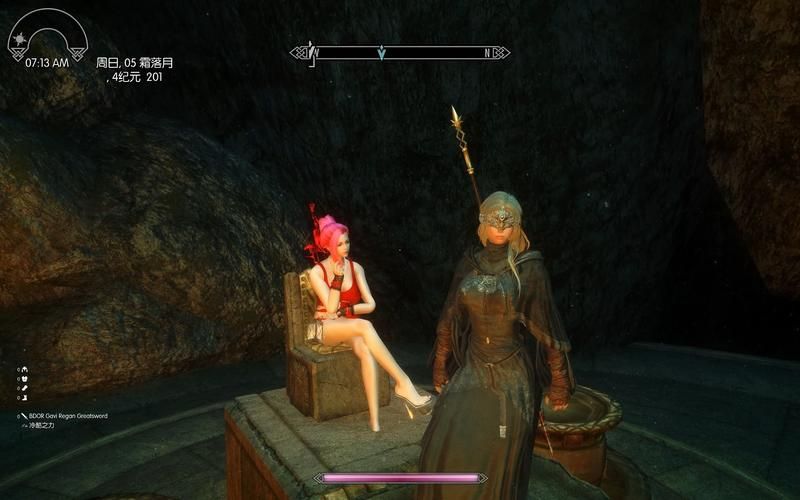The width and height of the screenshot is (800, 500).
Task: Select the boots equipment icon
Action: point(25,398)
